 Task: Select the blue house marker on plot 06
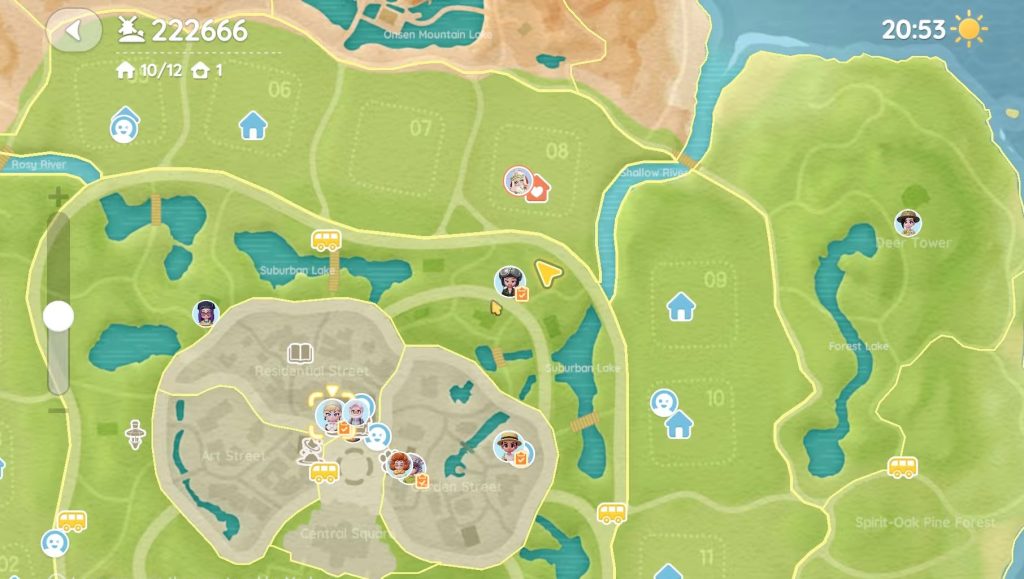(x=253, y=126)
